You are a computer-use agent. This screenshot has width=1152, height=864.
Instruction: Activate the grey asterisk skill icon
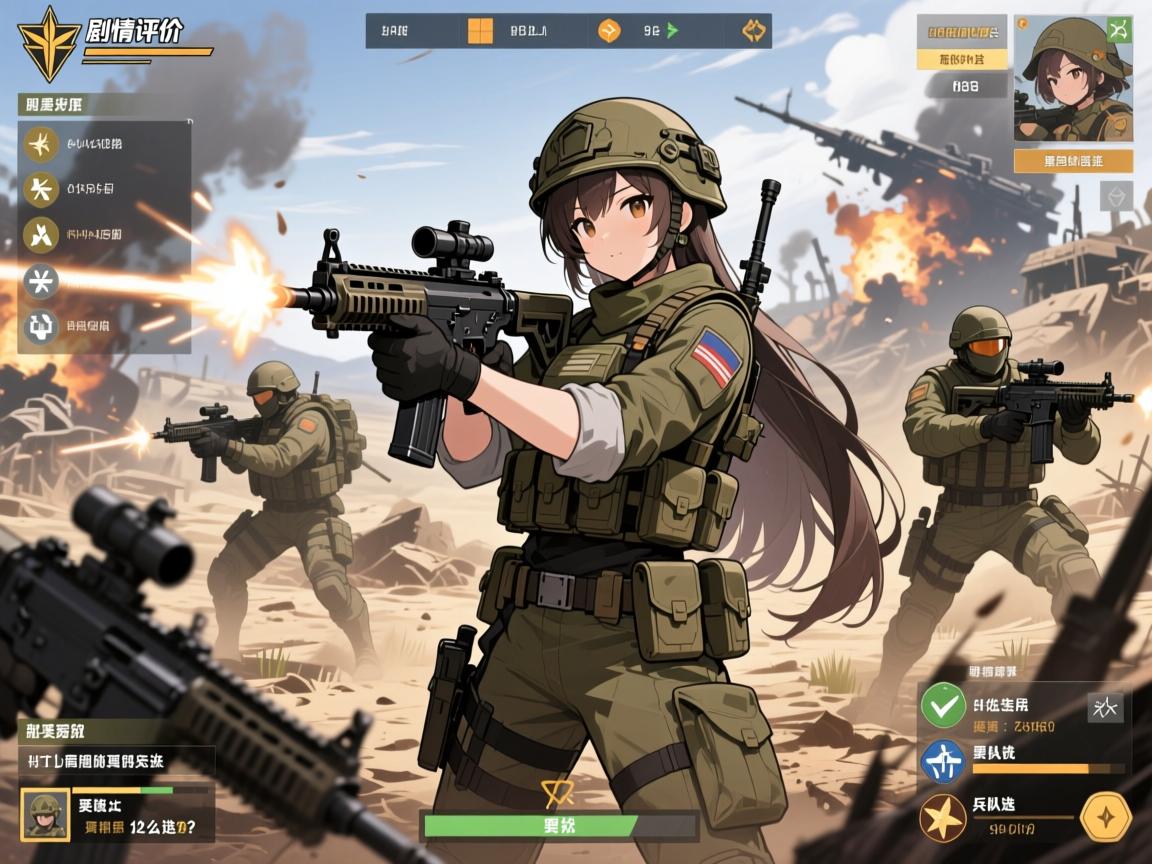pos(41,281)
